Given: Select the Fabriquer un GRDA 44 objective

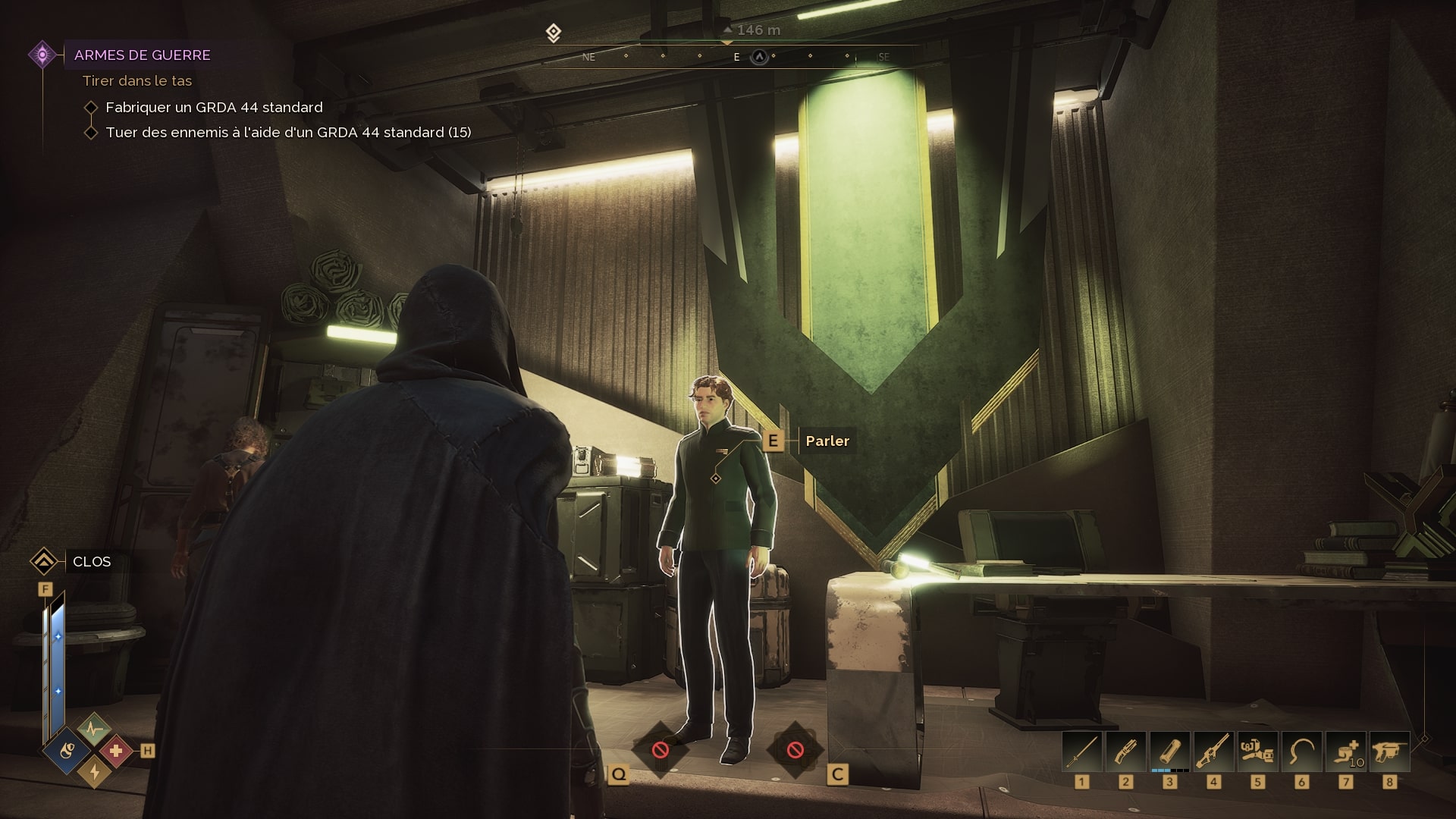Looking at the screenshot, I should point(214,108).
